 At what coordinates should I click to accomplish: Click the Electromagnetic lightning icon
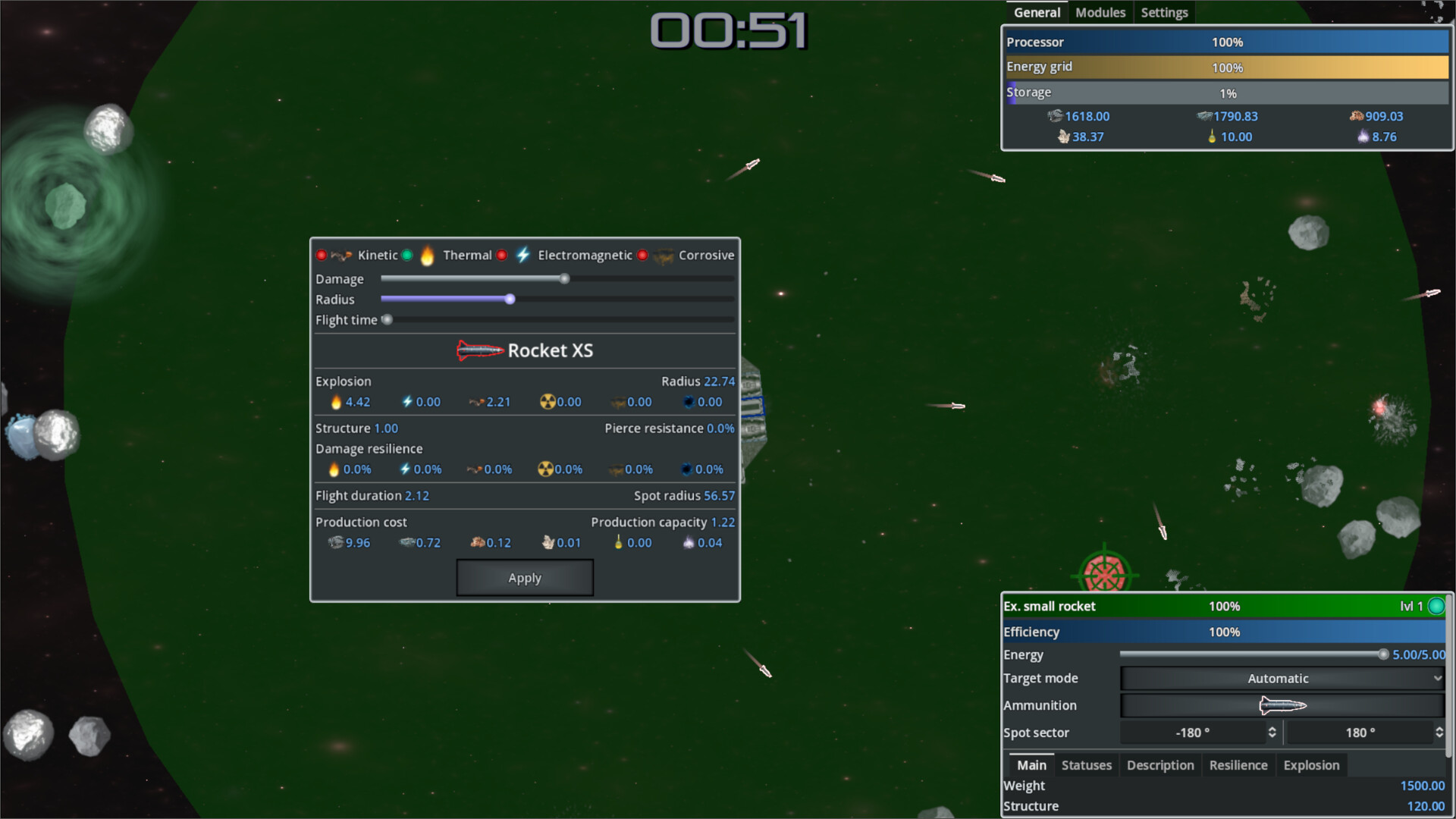(522, 256)
